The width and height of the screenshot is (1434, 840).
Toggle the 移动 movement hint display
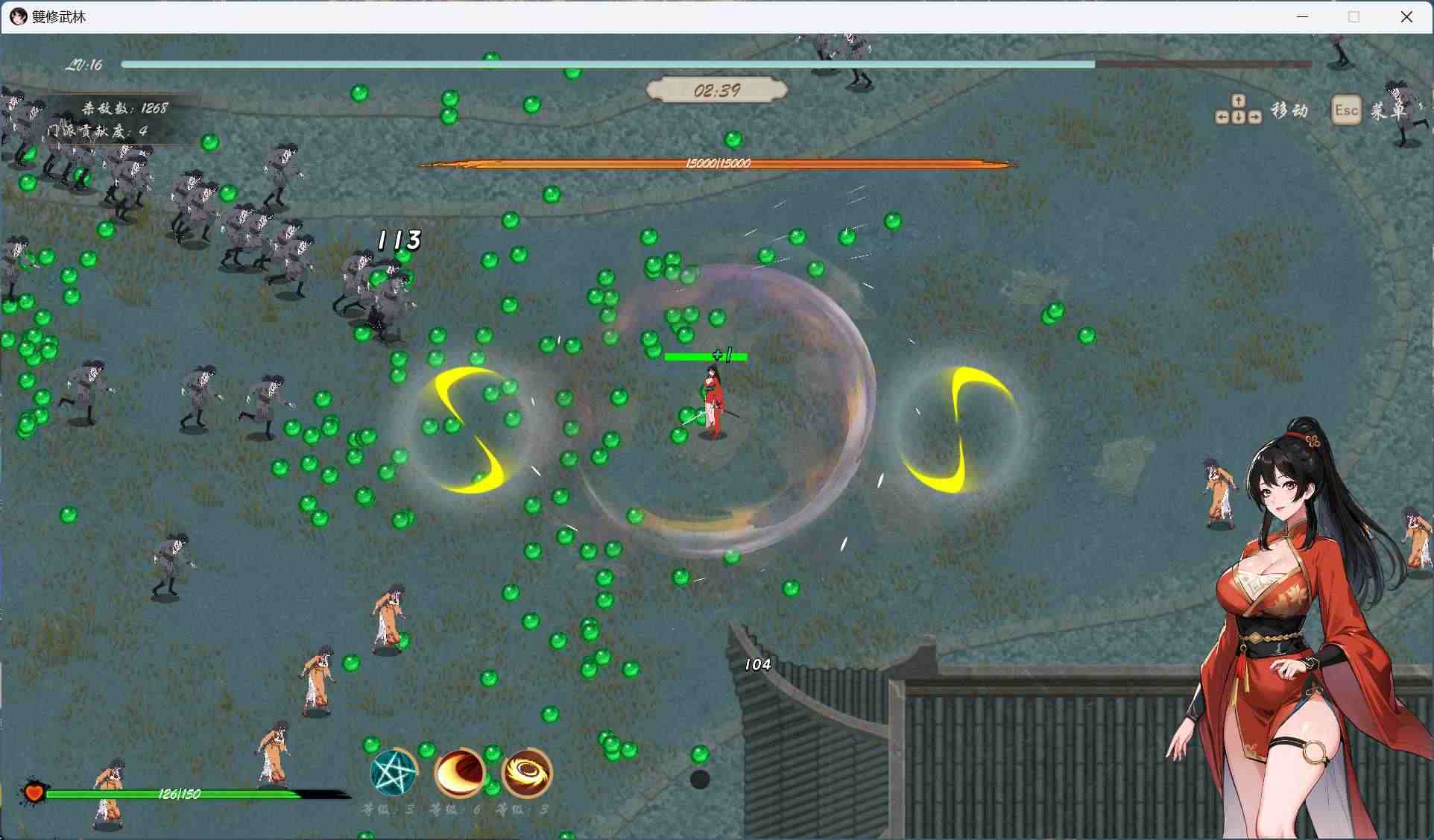1289,110
